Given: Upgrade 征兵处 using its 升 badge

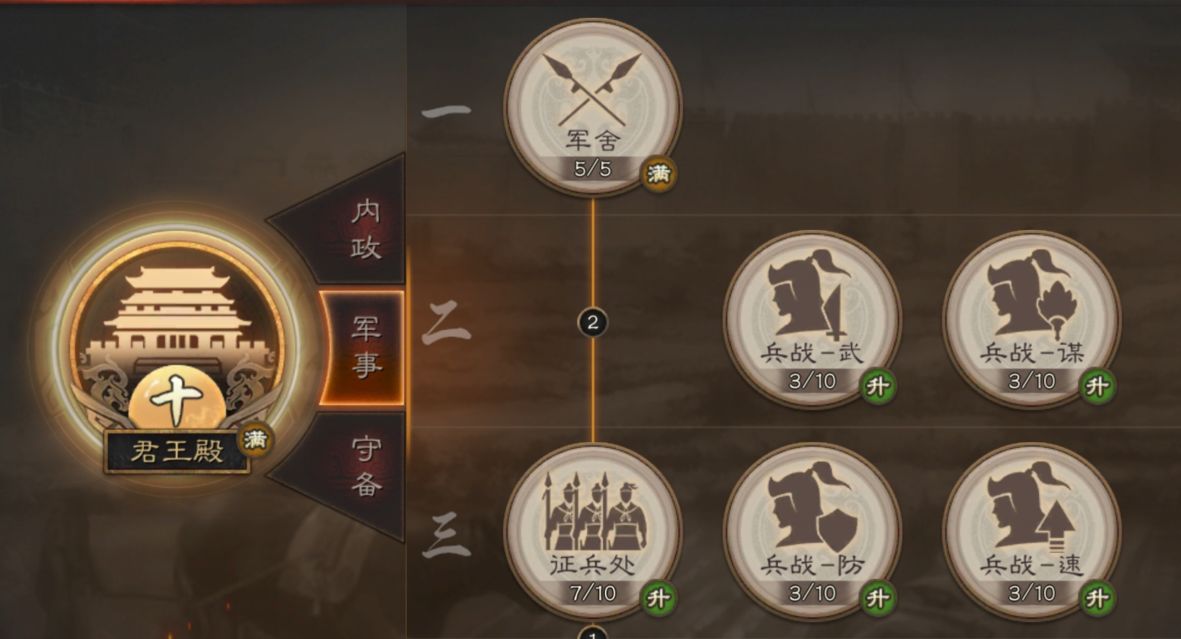Looking at the screenshot, I should pos(658,598).
